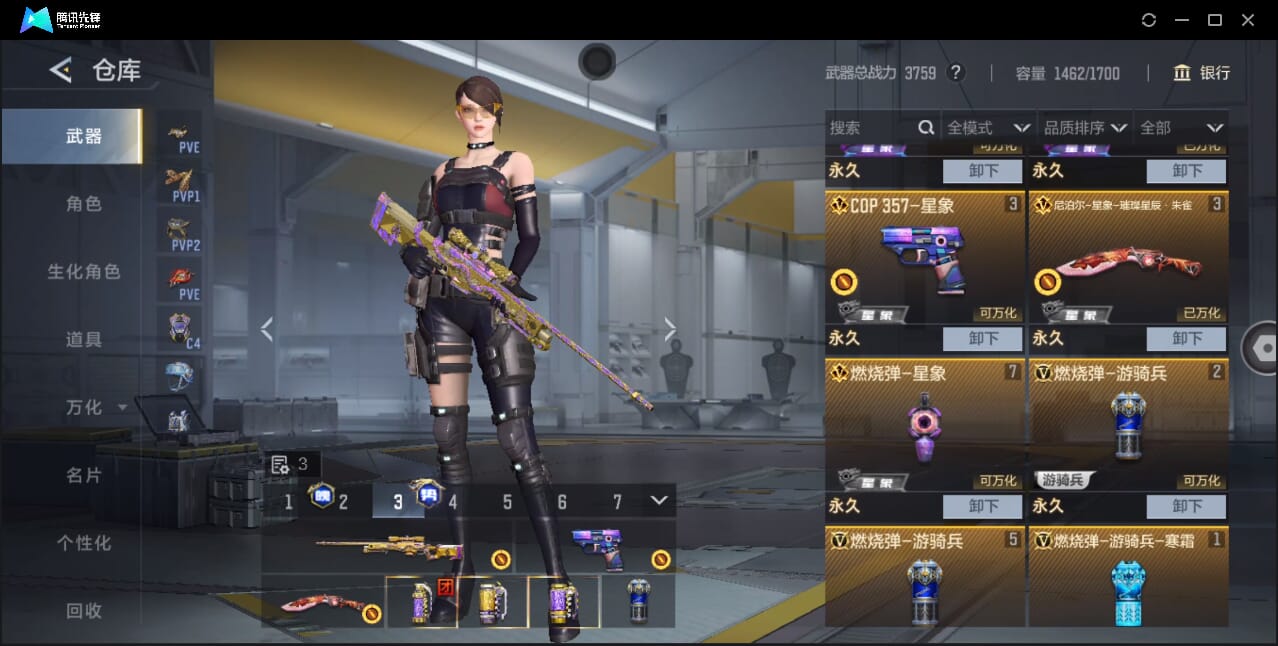This screenshot has width=1278, height=646.
Task: Click the 搜索 weapon search field
Action: tap(872, 128)
